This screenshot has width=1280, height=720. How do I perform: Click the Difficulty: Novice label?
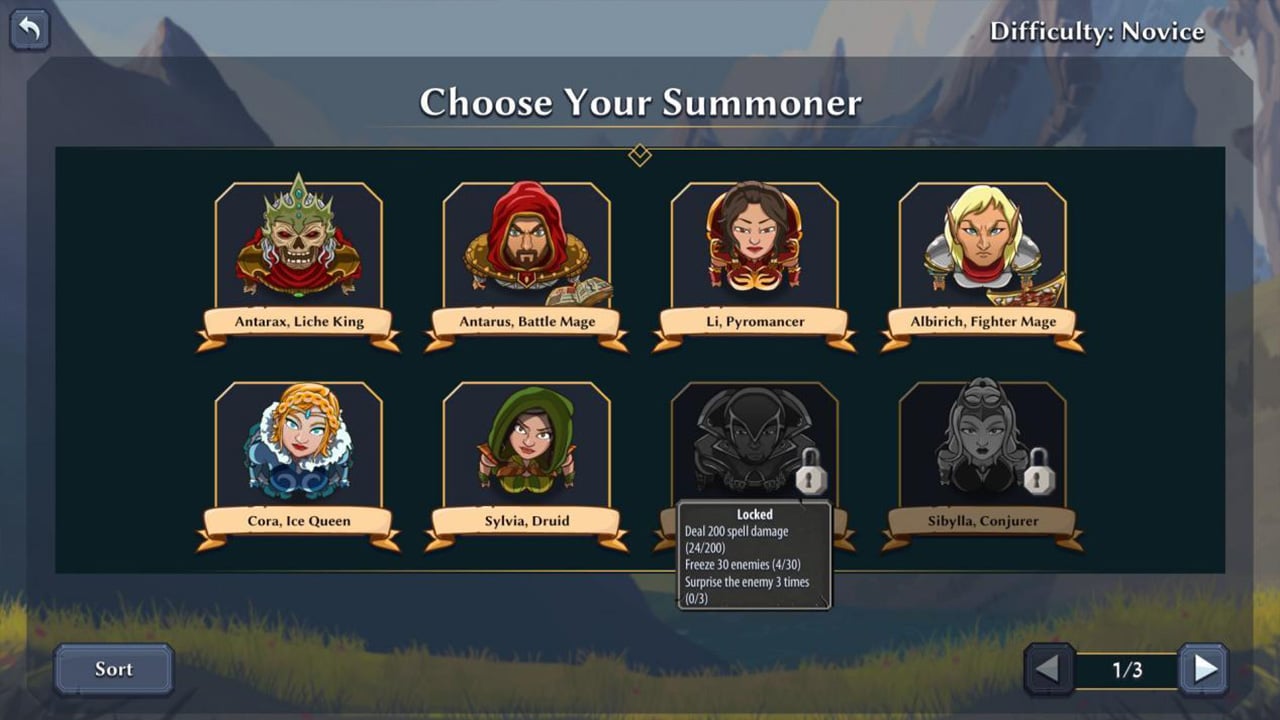click(x=1098, y=31)
